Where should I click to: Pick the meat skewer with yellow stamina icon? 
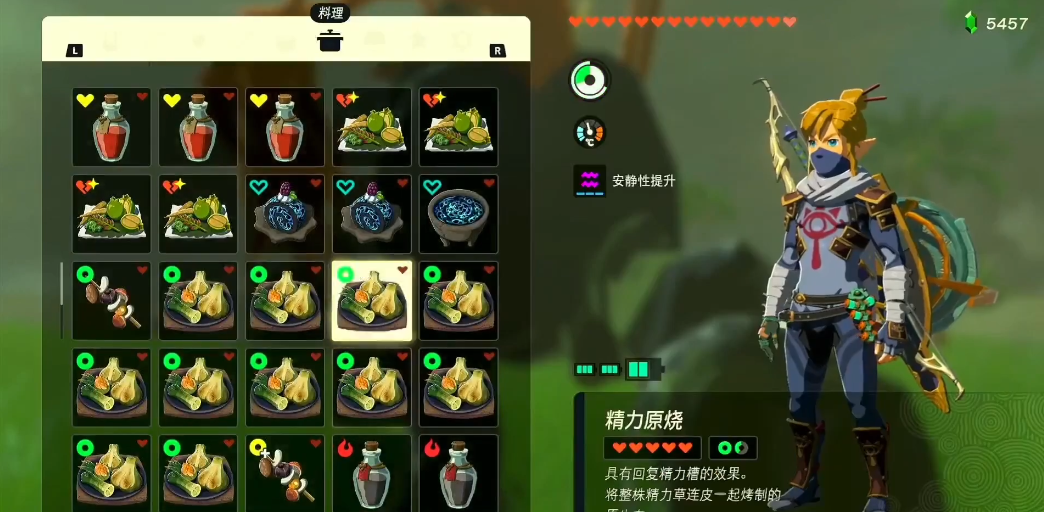point(285,473)
